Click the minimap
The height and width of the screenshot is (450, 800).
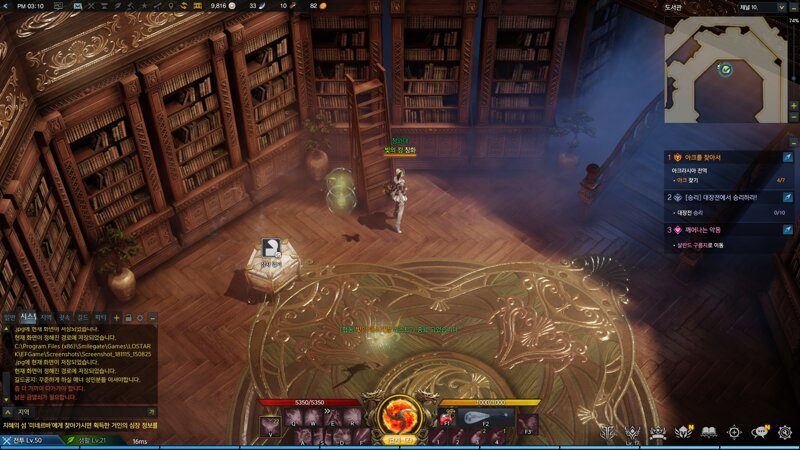coord(726,68)
